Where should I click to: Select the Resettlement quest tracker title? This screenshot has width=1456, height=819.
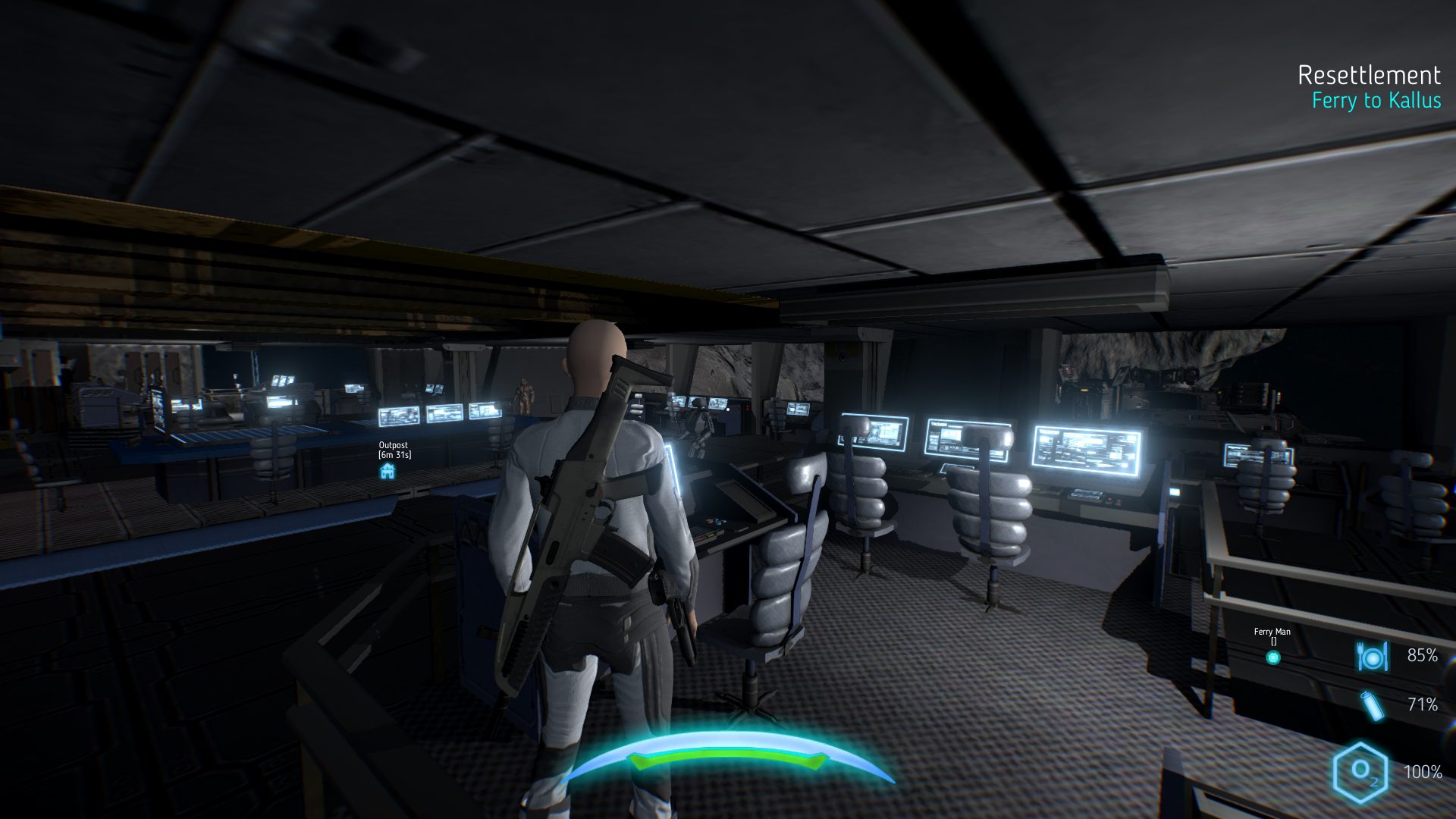tap(1368, 75)
